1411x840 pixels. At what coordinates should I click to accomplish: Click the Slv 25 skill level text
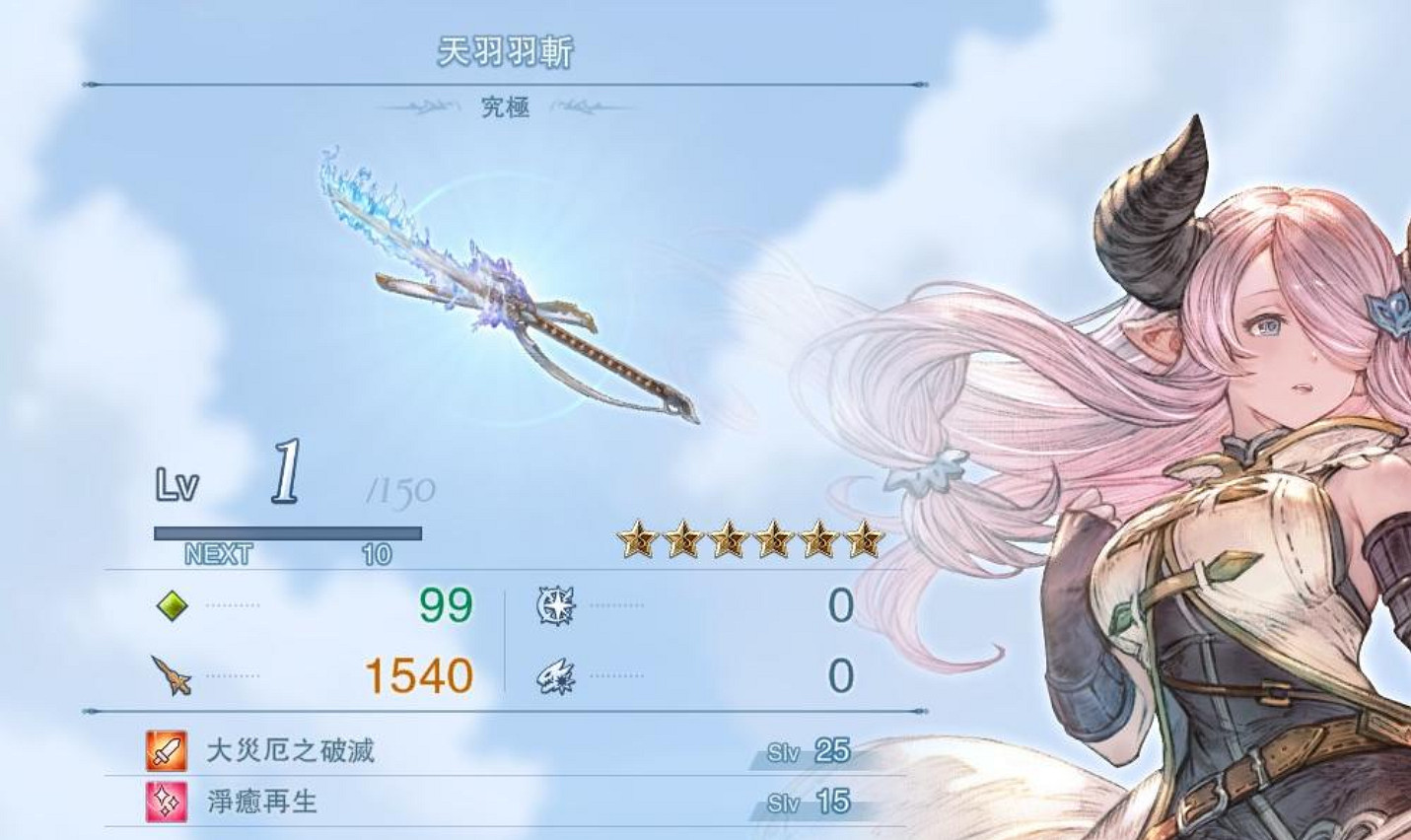[811, 751]
